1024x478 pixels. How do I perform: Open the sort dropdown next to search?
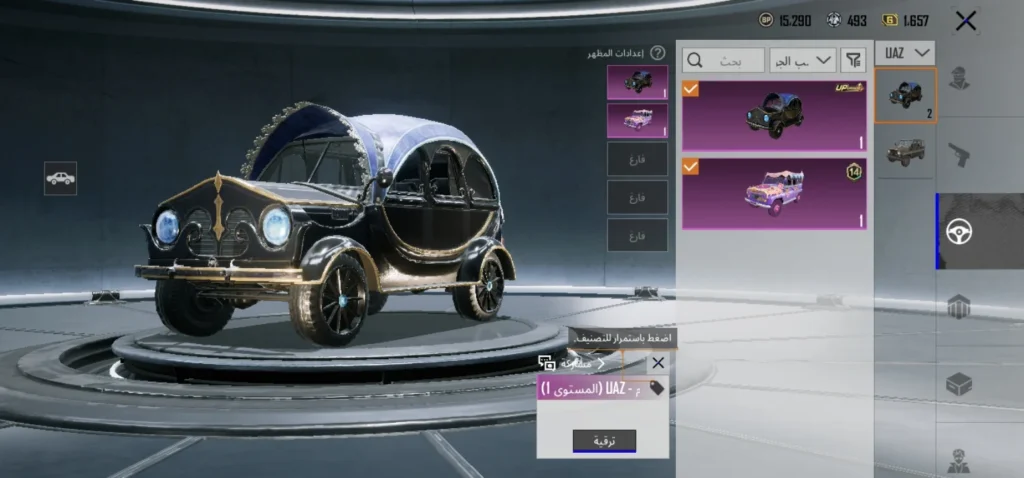803,61
